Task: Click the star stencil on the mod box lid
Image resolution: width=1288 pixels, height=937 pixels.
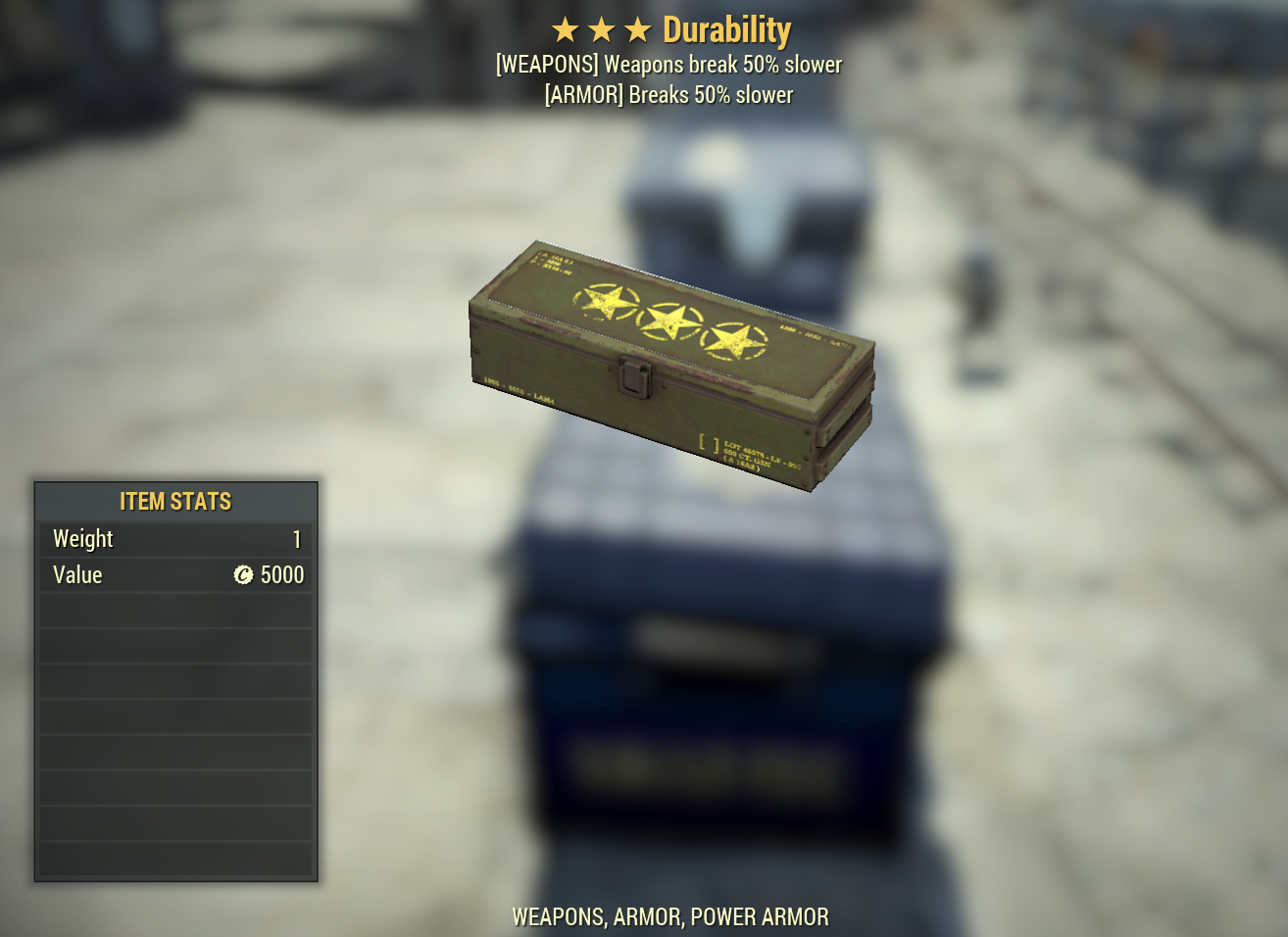Action: tap(608, 304)
